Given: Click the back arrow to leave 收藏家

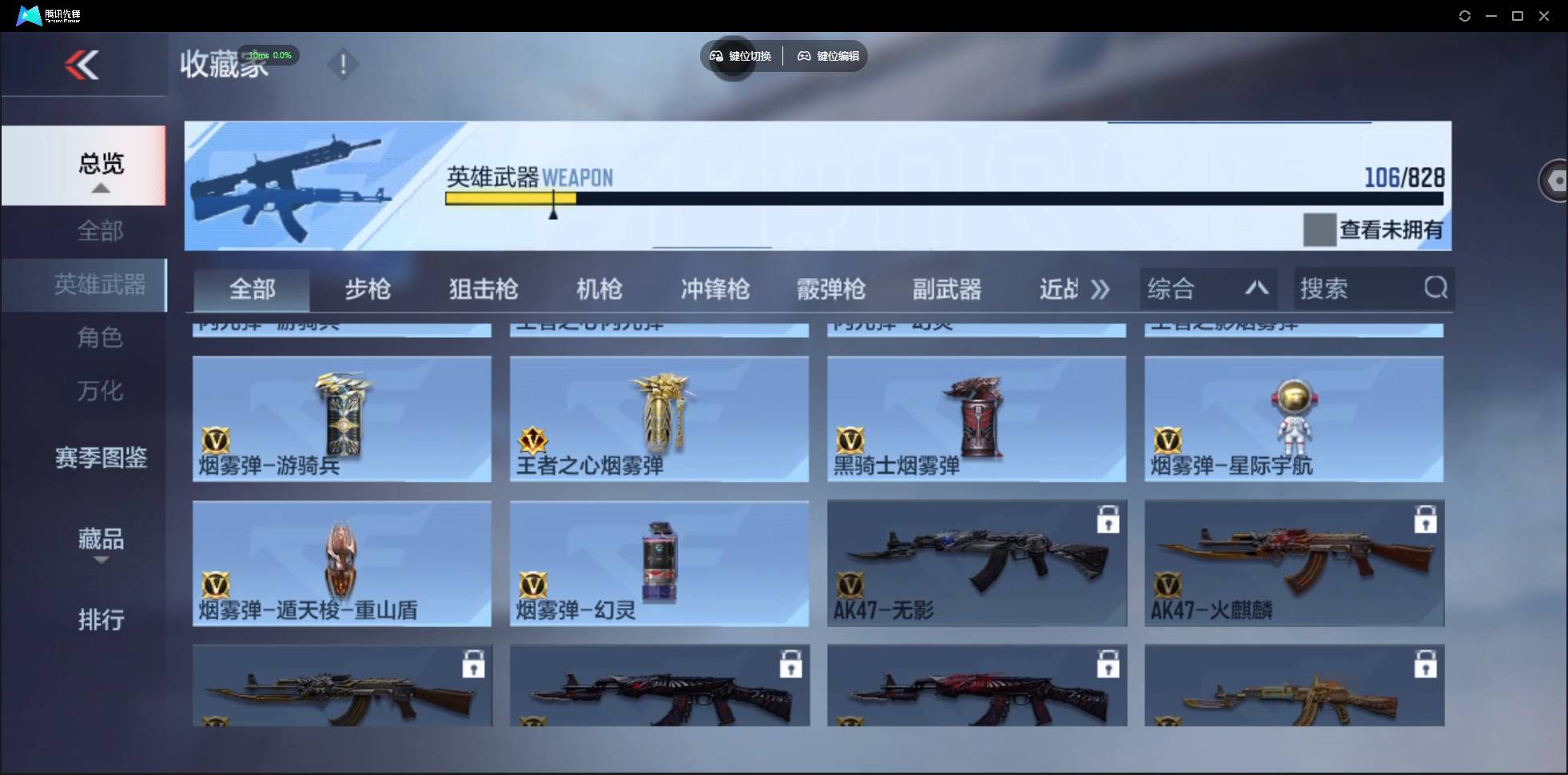Looking at the screenshot, I should (83, 65).
